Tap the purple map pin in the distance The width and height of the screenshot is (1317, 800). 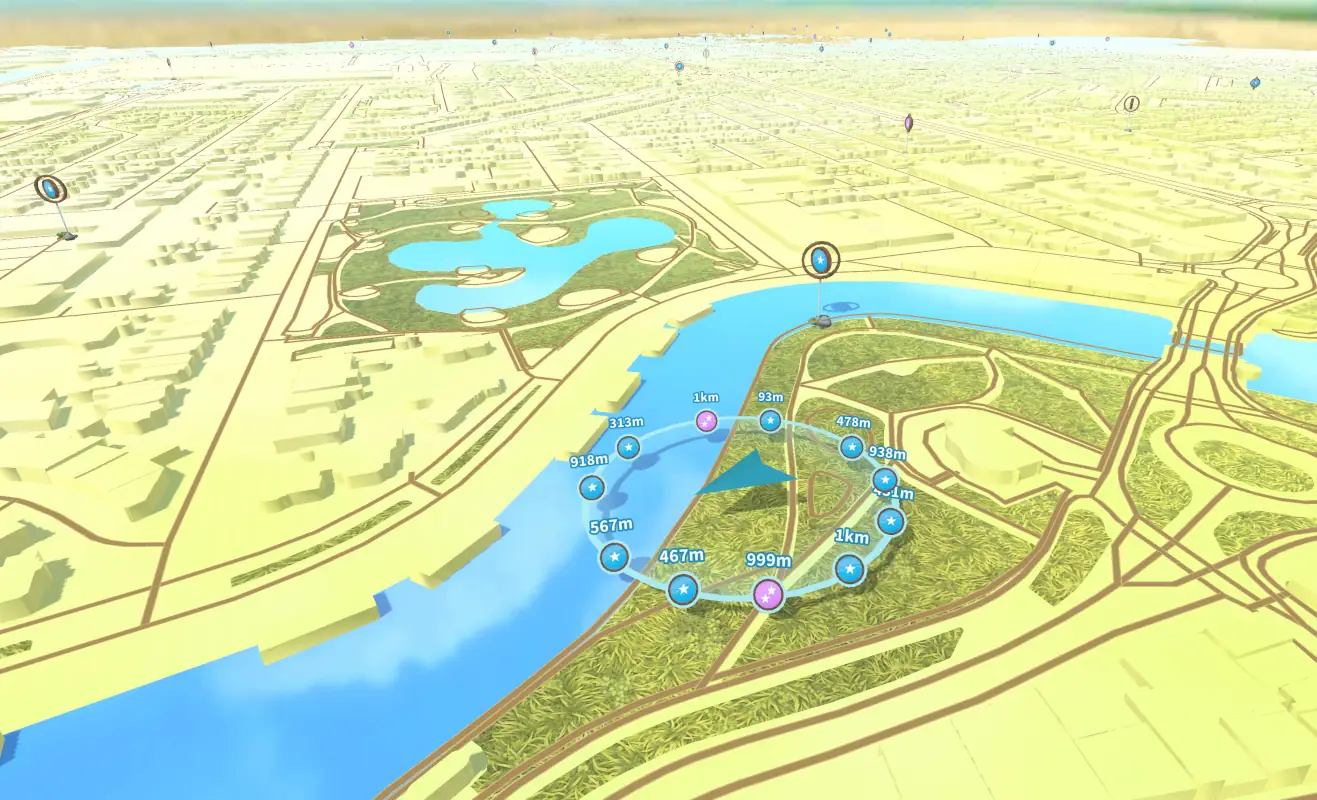click(x=908, y=123)
